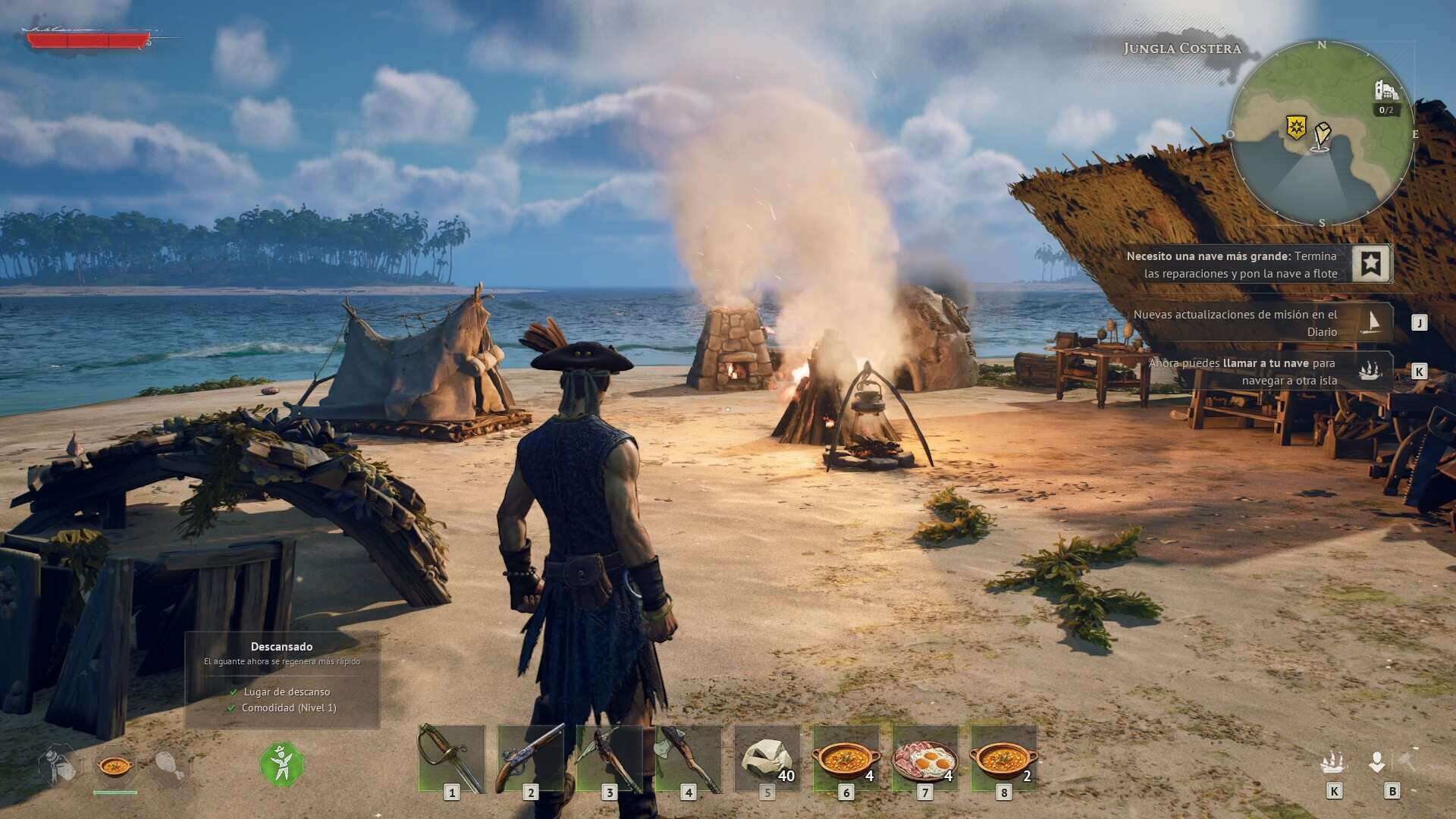
Task: Choose the pickaxe in the hotbar
Action: point(609,758)
